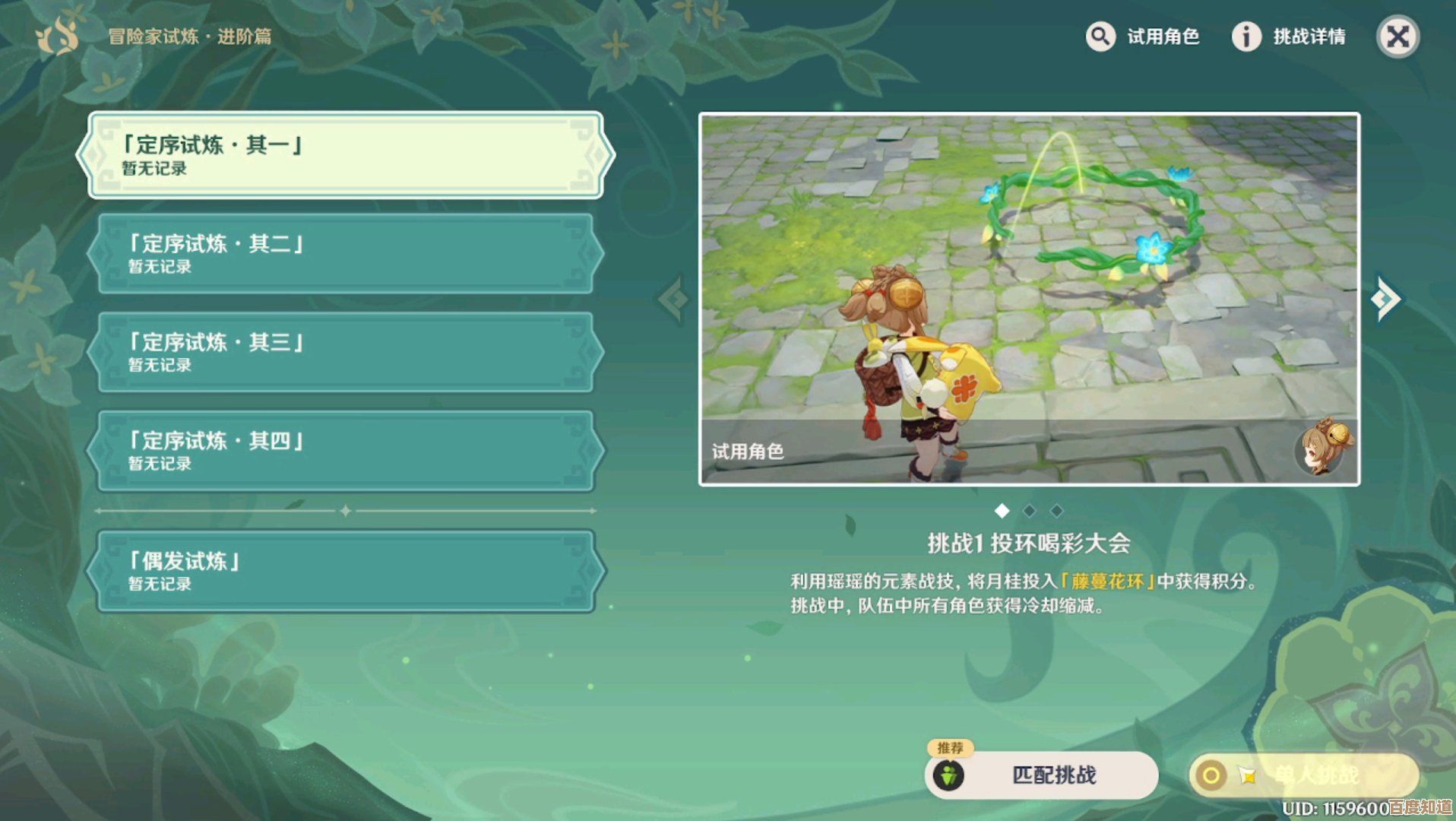Start 匹配挑战 matchmaking challenge
Image resolution: width=1456 pixels, height=821 pixels.
[x=1042, y=775]
